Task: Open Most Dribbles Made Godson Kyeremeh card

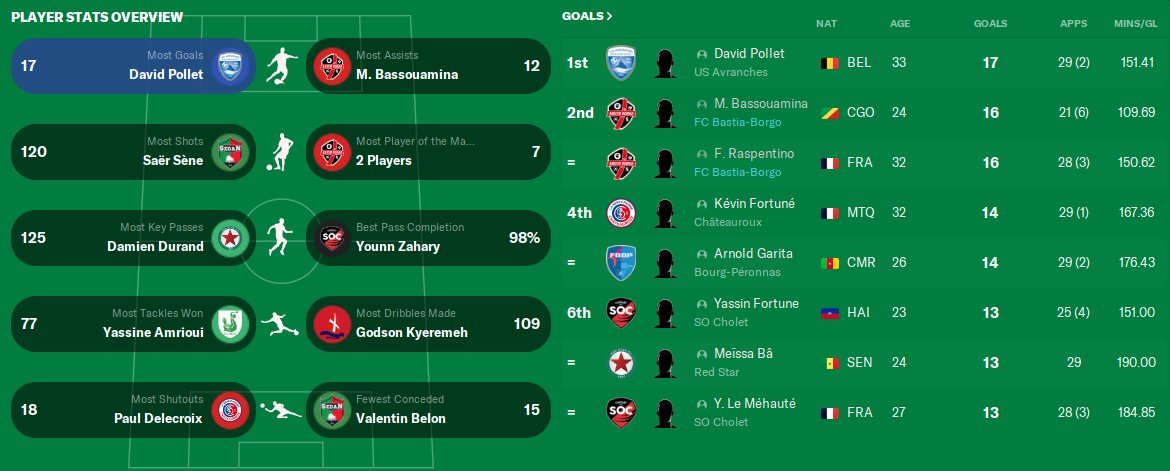Action: [x=428, y=324]
